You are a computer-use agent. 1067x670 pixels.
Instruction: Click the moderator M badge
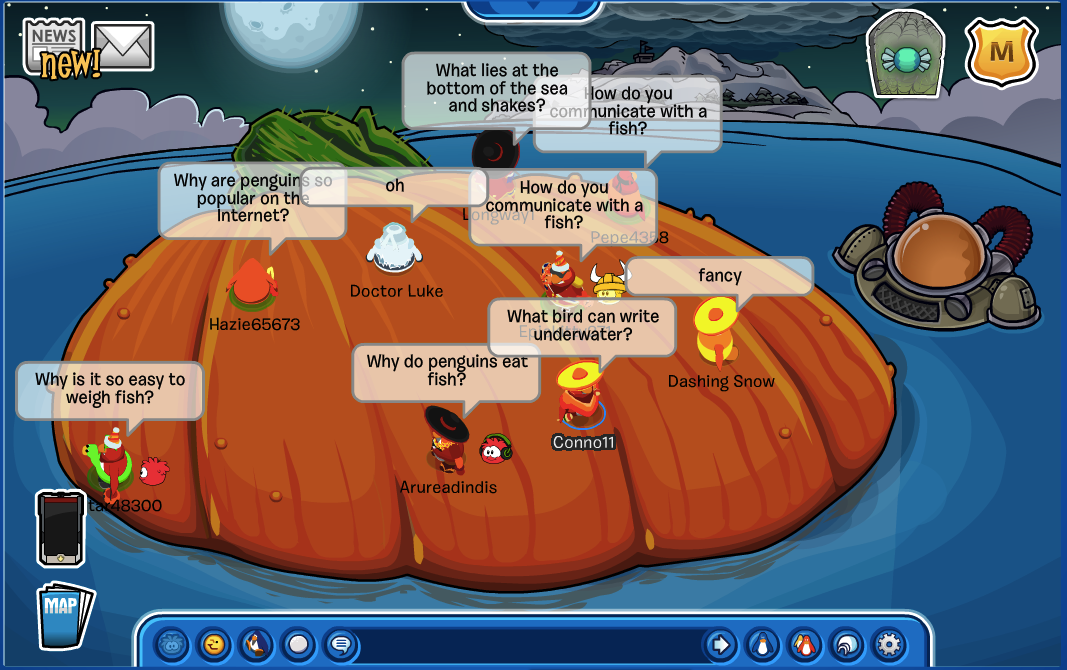(1001, 53)
